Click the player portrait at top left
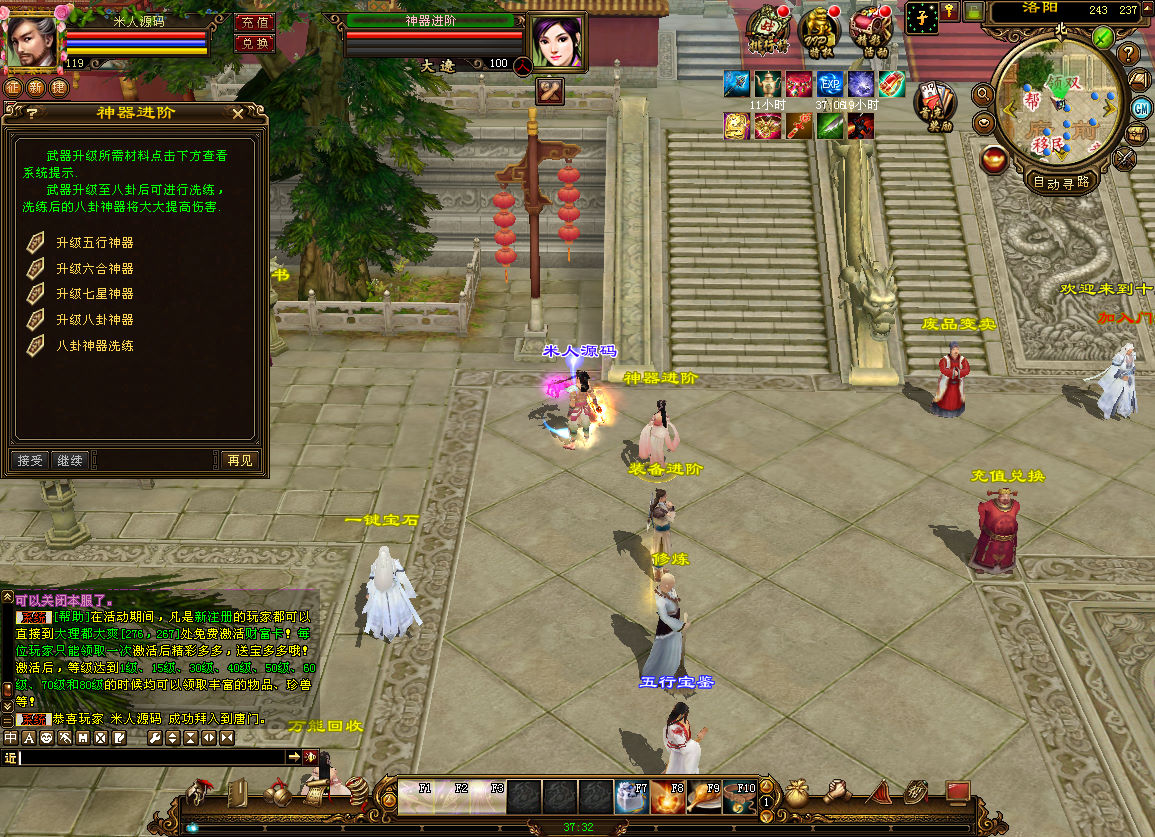The image size is (1155, 837). [31, 41]
